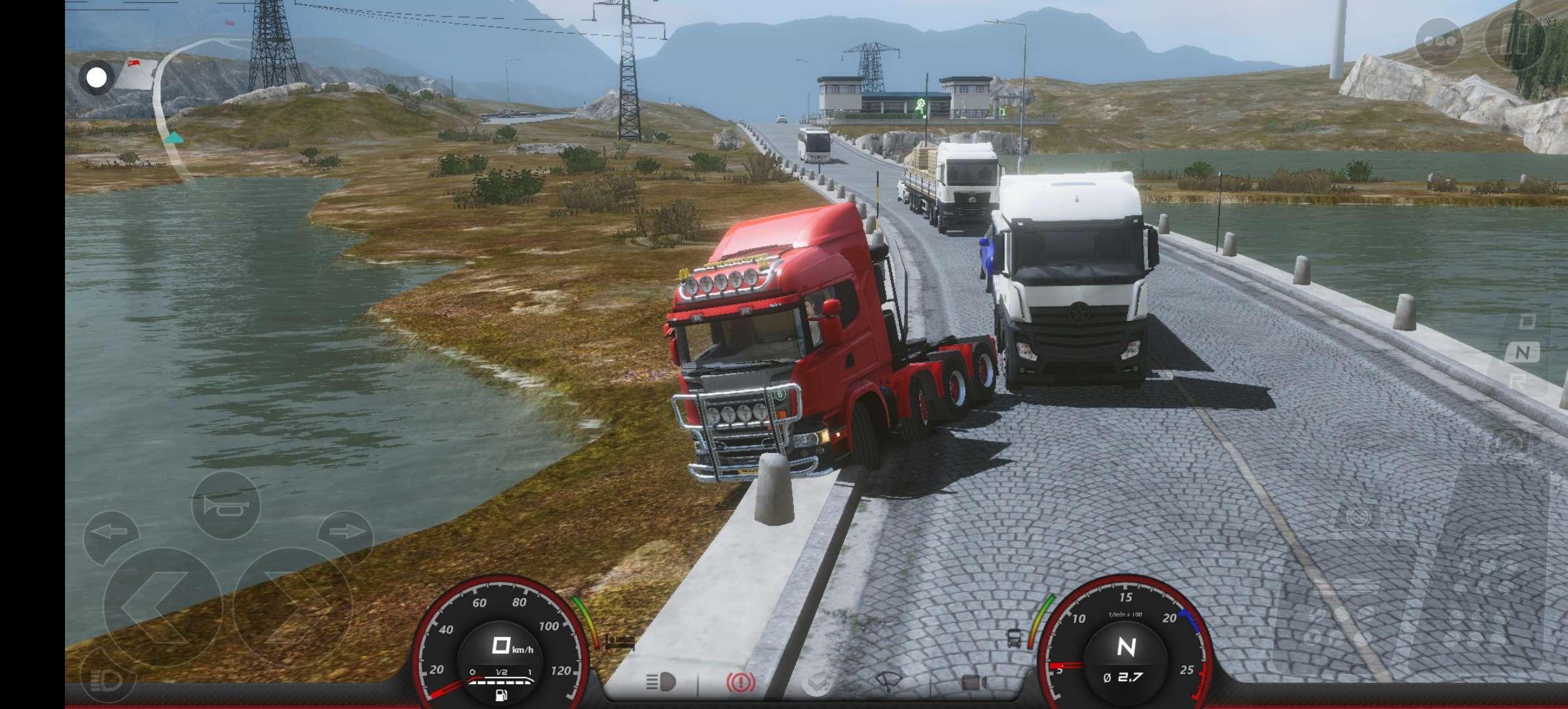The image size is (1568, 709).
Task: Release the red parking brake indicator
Action: 741,683
